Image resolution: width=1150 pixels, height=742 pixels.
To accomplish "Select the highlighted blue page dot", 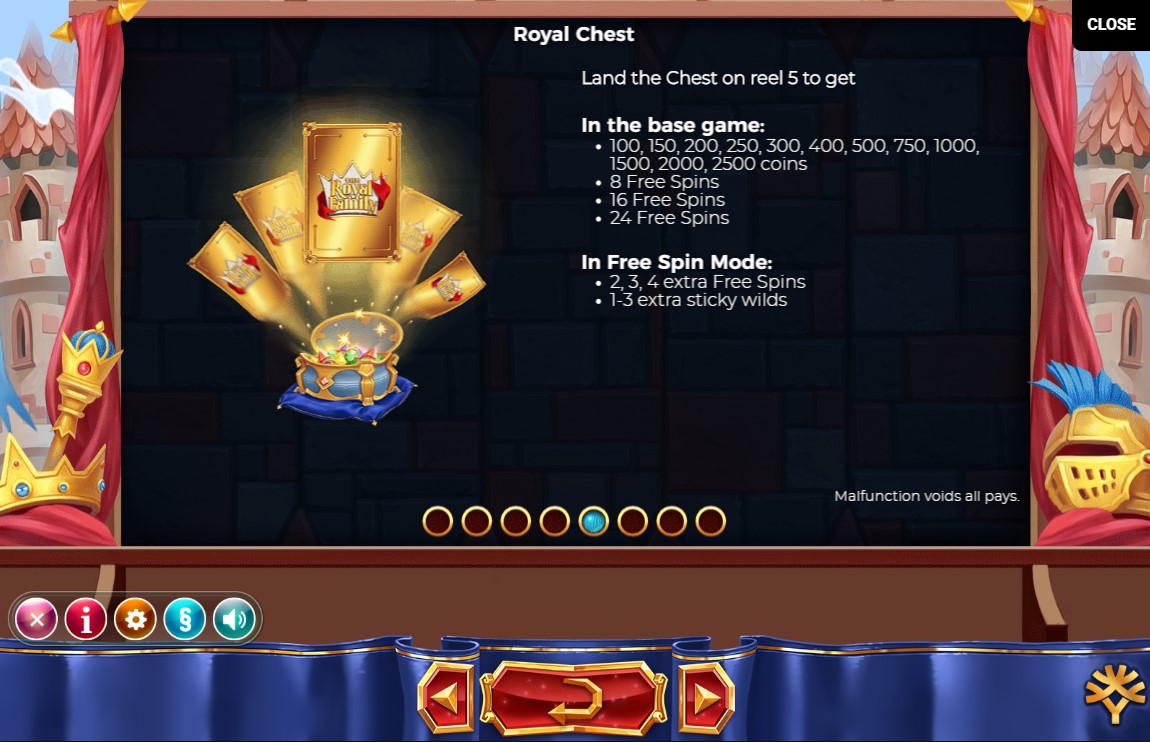I will pyautogui.click(x=594, y=521).
